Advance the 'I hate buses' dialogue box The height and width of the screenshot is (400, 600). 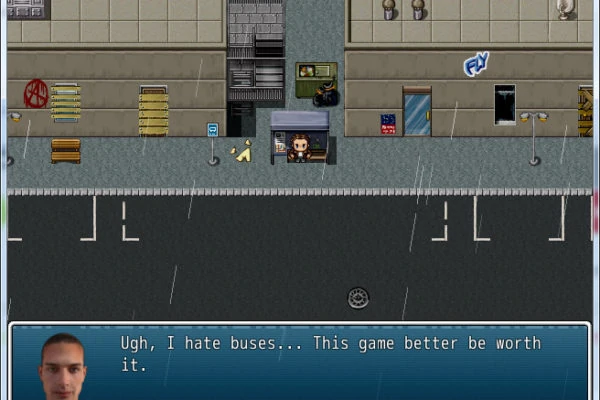[x=330, y=360]
